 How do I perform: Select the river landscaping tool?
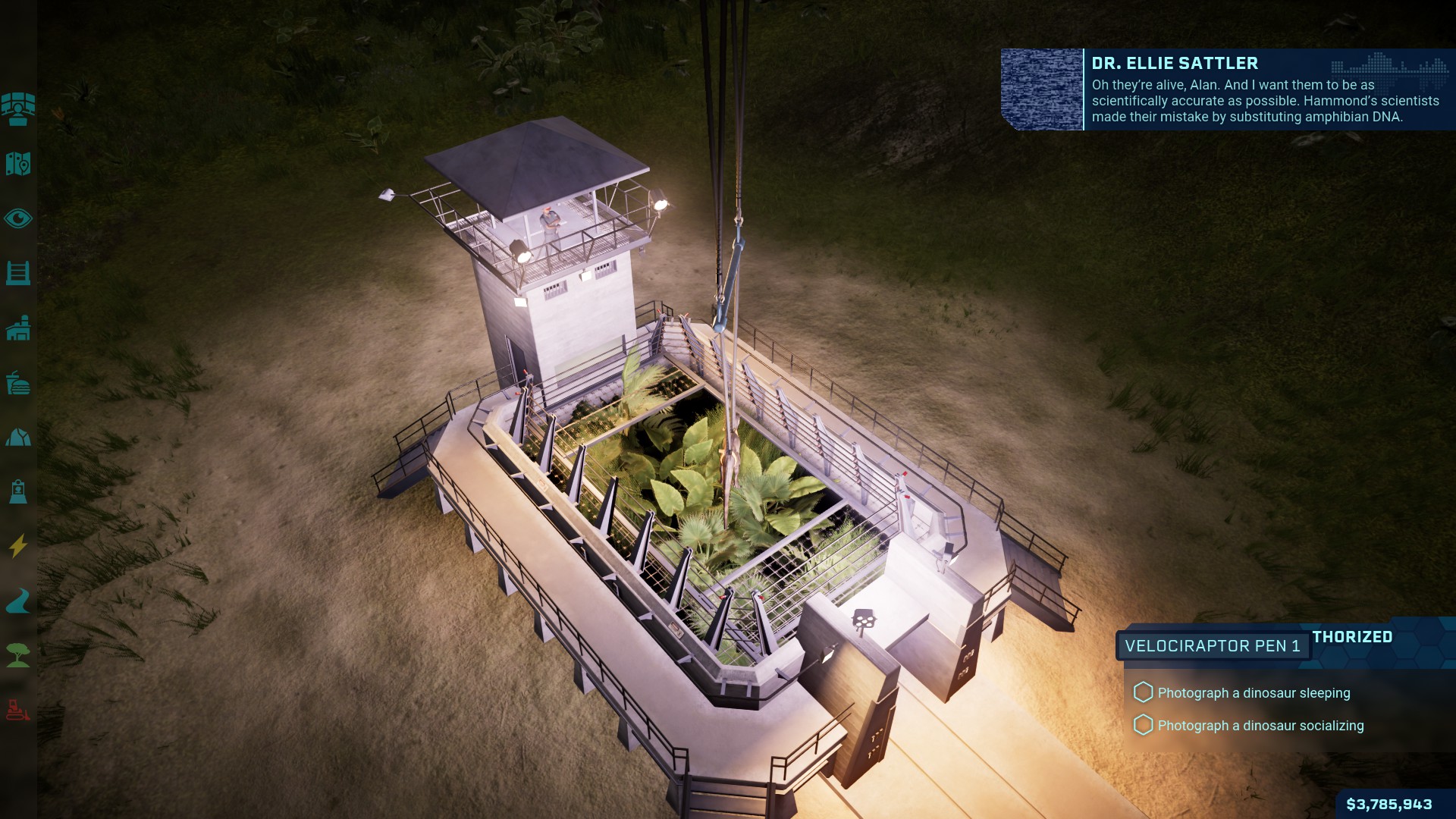18,601
